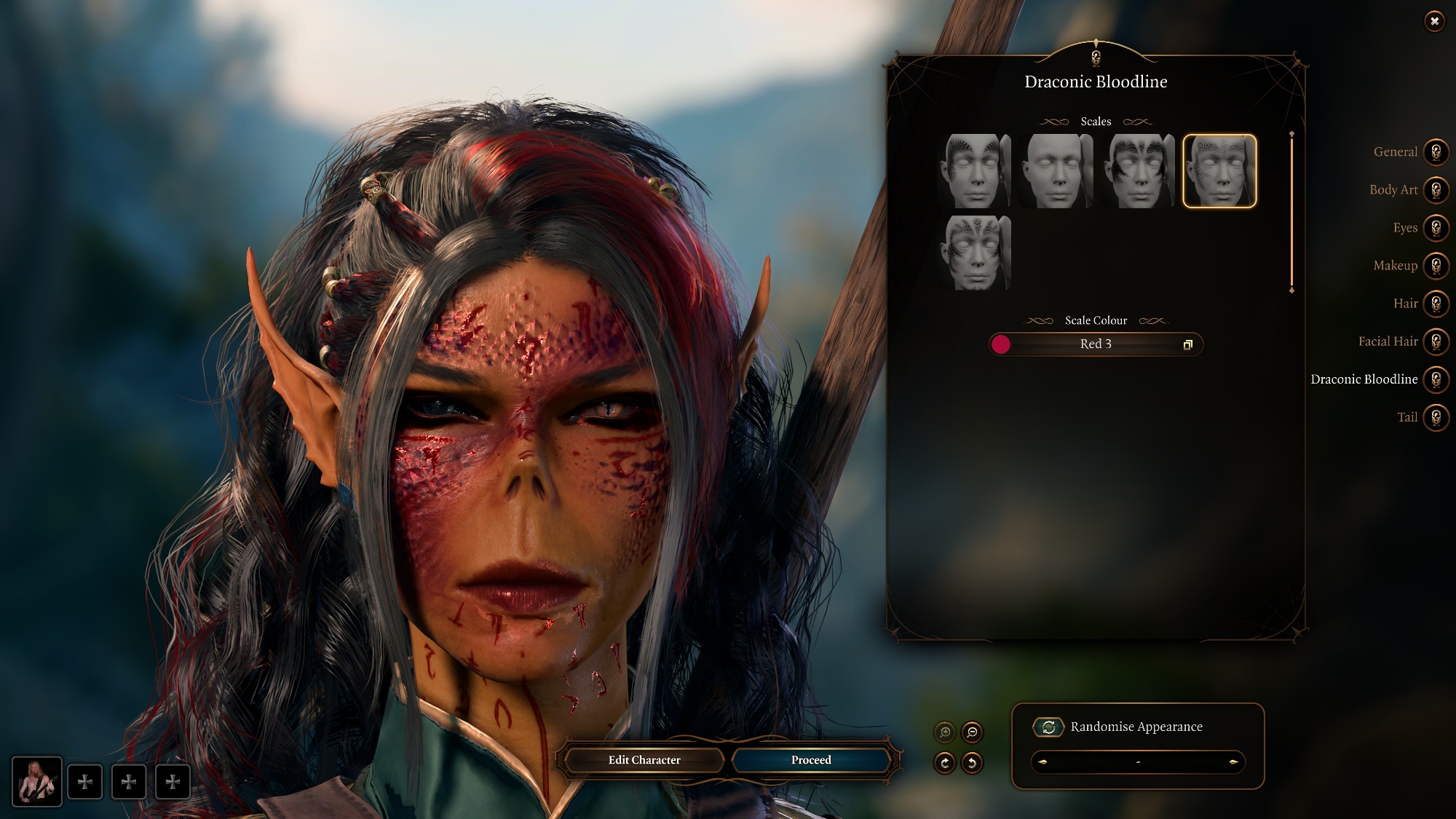The image size is (1456, 819).
Task: Select the party member portrait
Action: click(x=36, y=781)
